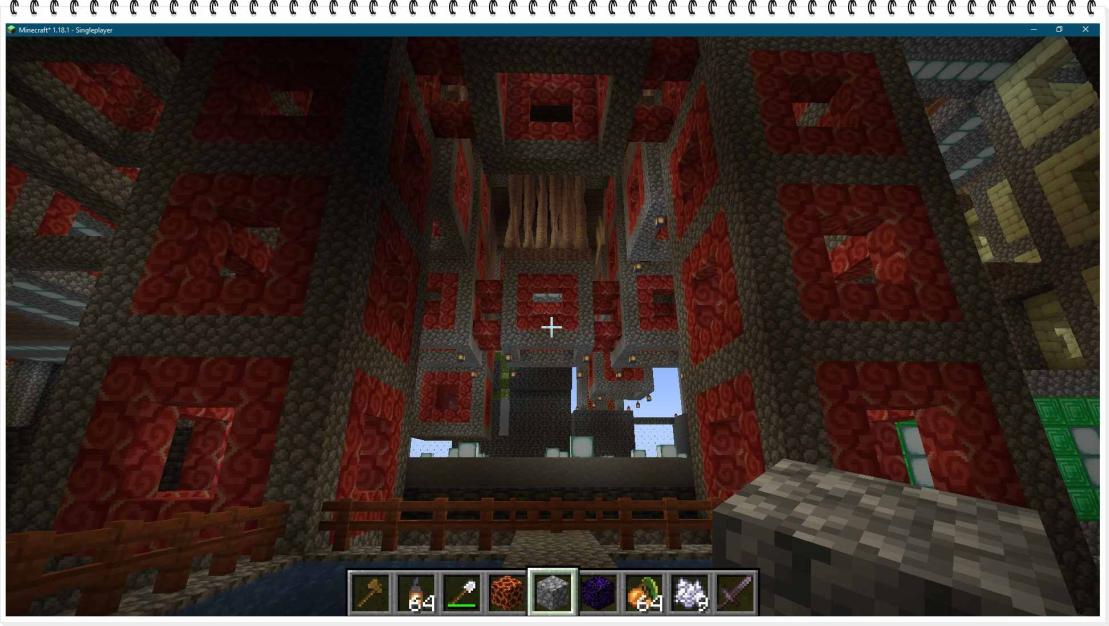Select the orange berries stack of 64
Viewport: 1109px width, 626px height.
click(x=644, y=593)
